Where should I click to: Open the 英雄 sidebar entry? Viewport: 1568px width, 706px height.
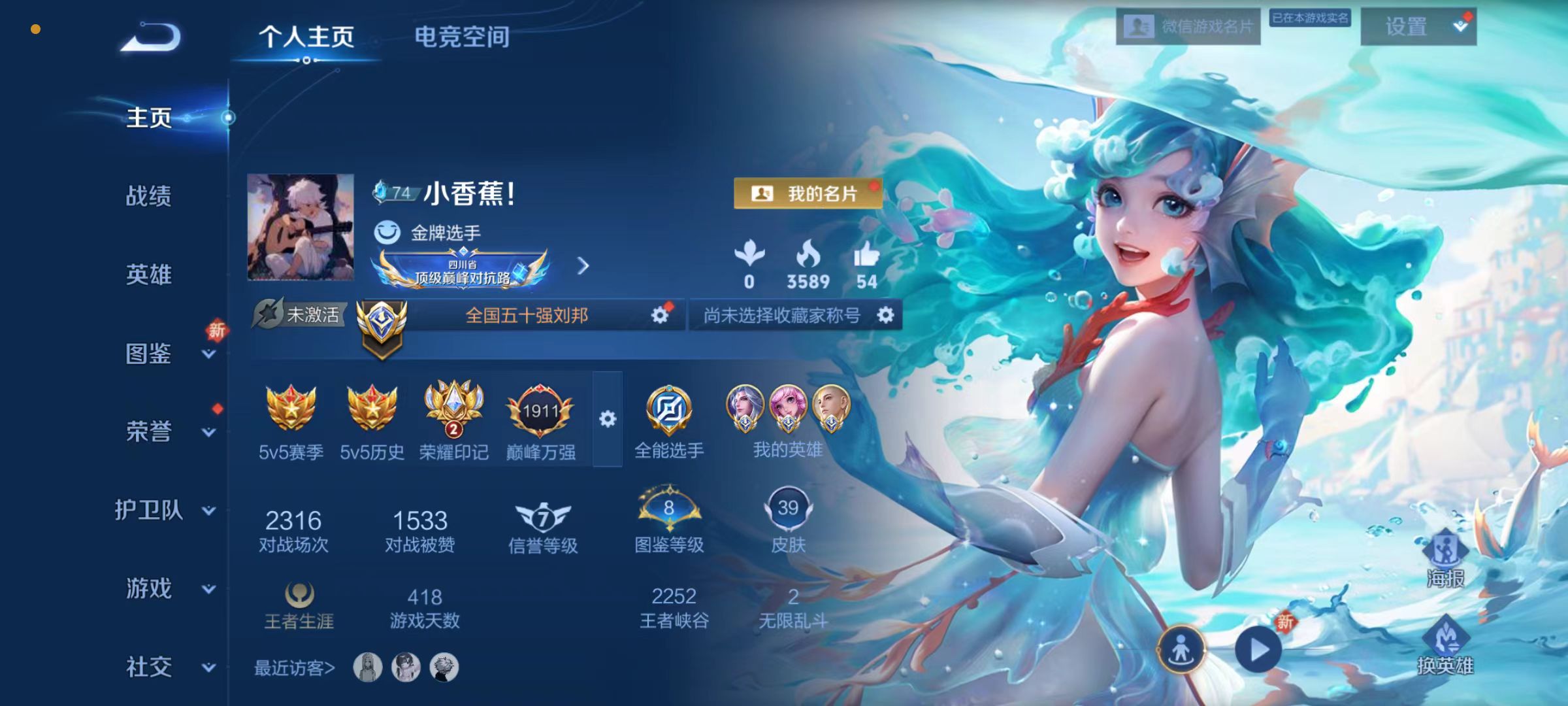[149, 275]
